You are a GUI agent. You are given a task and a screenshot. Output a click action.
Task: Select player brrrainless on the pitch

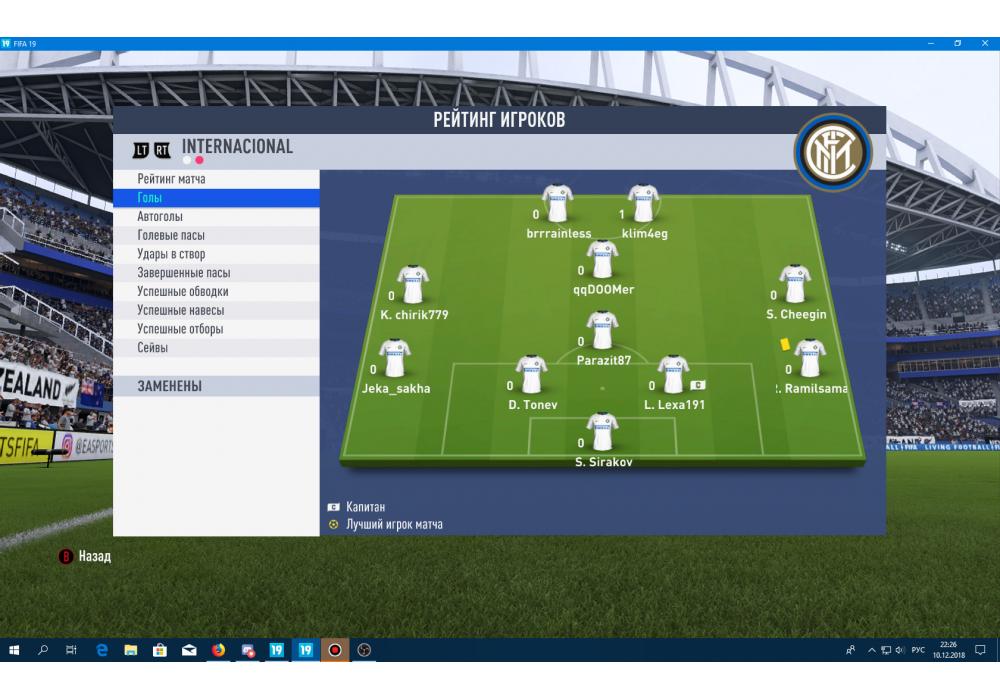point(557,204)
